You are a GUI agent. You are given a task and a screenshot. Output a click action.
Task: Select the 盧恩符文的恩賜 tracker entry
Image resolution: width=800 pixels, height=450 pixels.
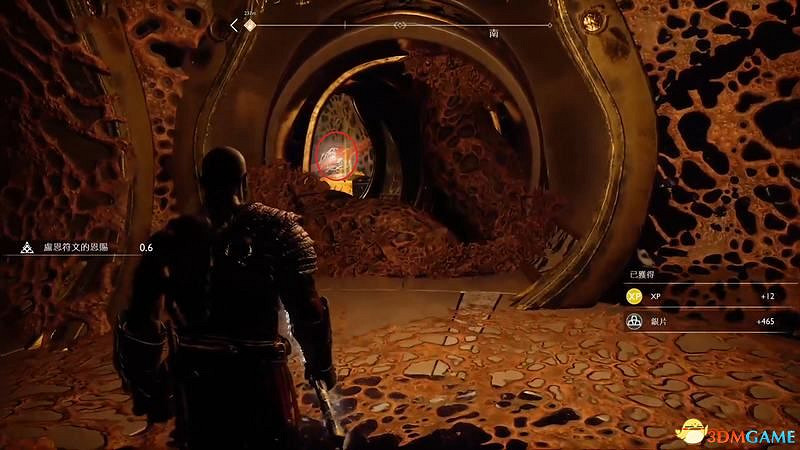click(73, 246)
